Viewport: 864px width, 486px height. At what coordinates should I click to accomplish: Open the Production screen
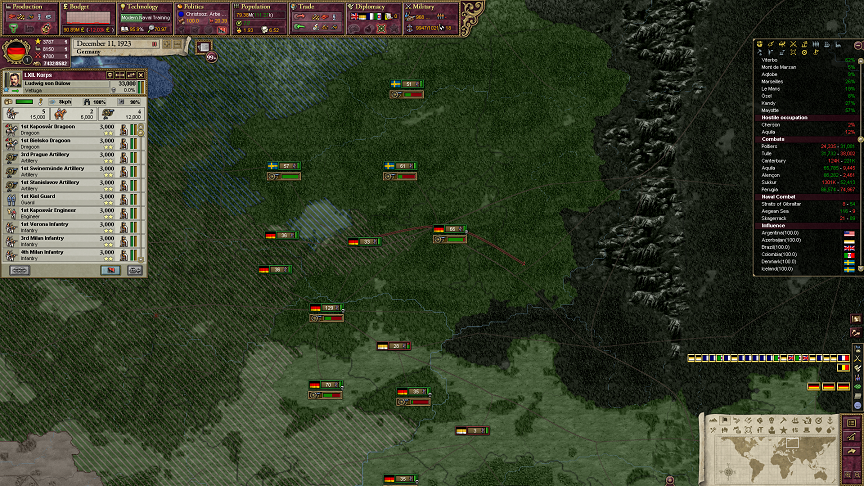click(29, 7)
